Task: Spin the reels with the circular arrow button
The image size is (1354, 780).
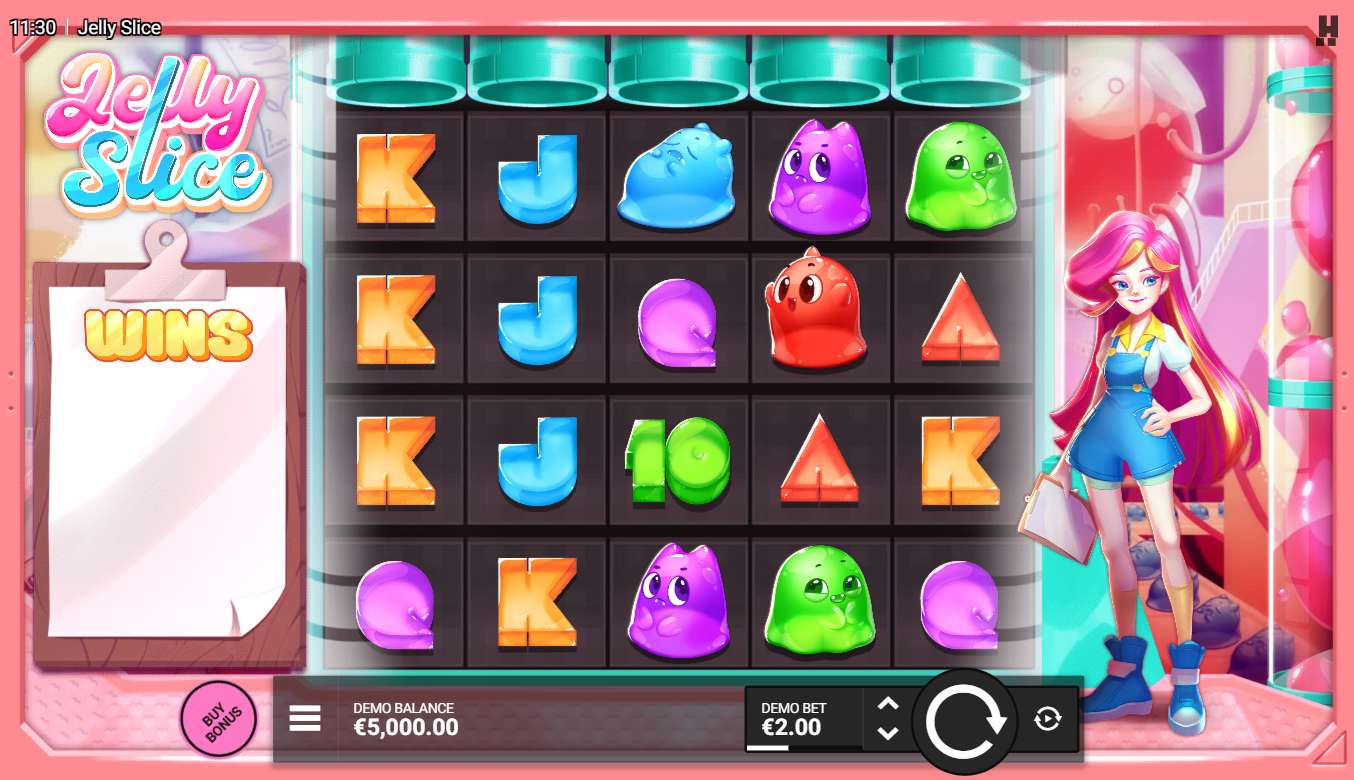Action: (965, 721)
